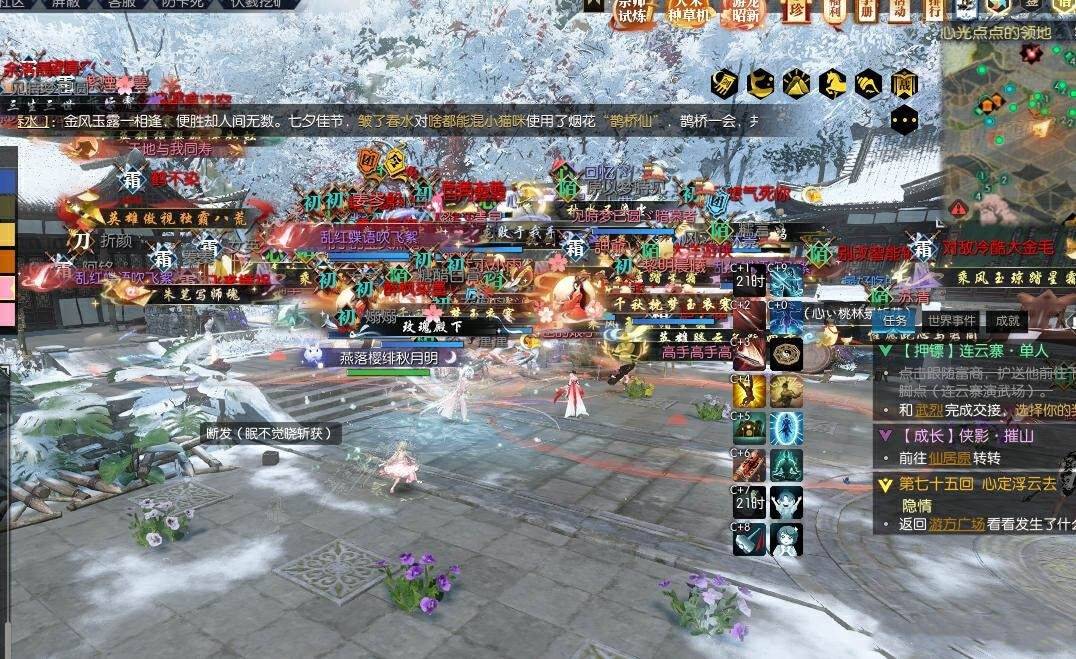Switch to the 任务 quest tab

894,321
